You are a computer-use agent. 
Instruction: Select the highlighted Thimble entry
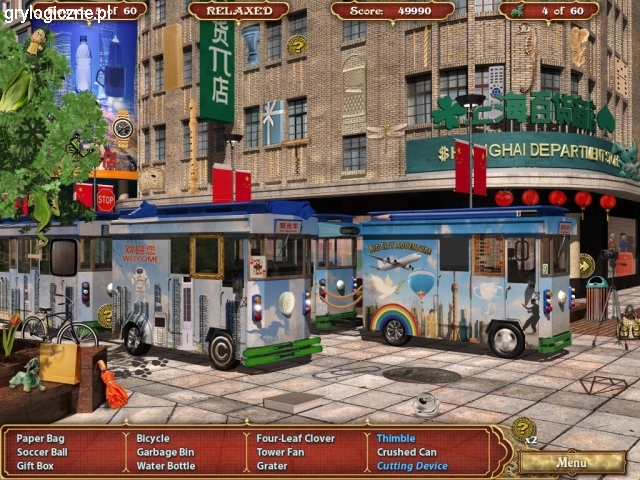click(395, 438)
